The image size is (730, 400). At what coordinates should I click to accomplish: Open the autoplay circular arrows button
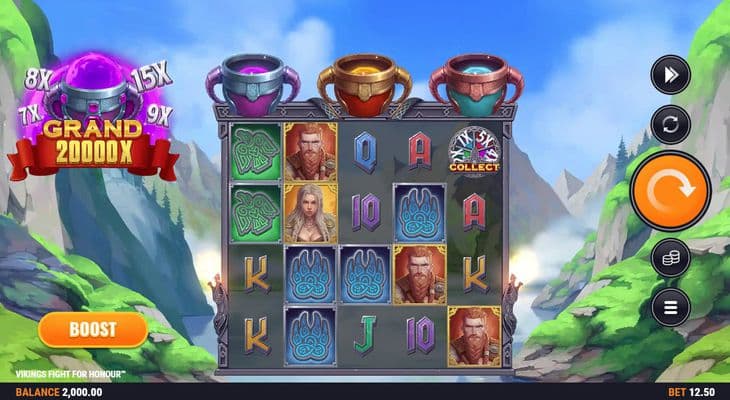(x=670, y=124)
